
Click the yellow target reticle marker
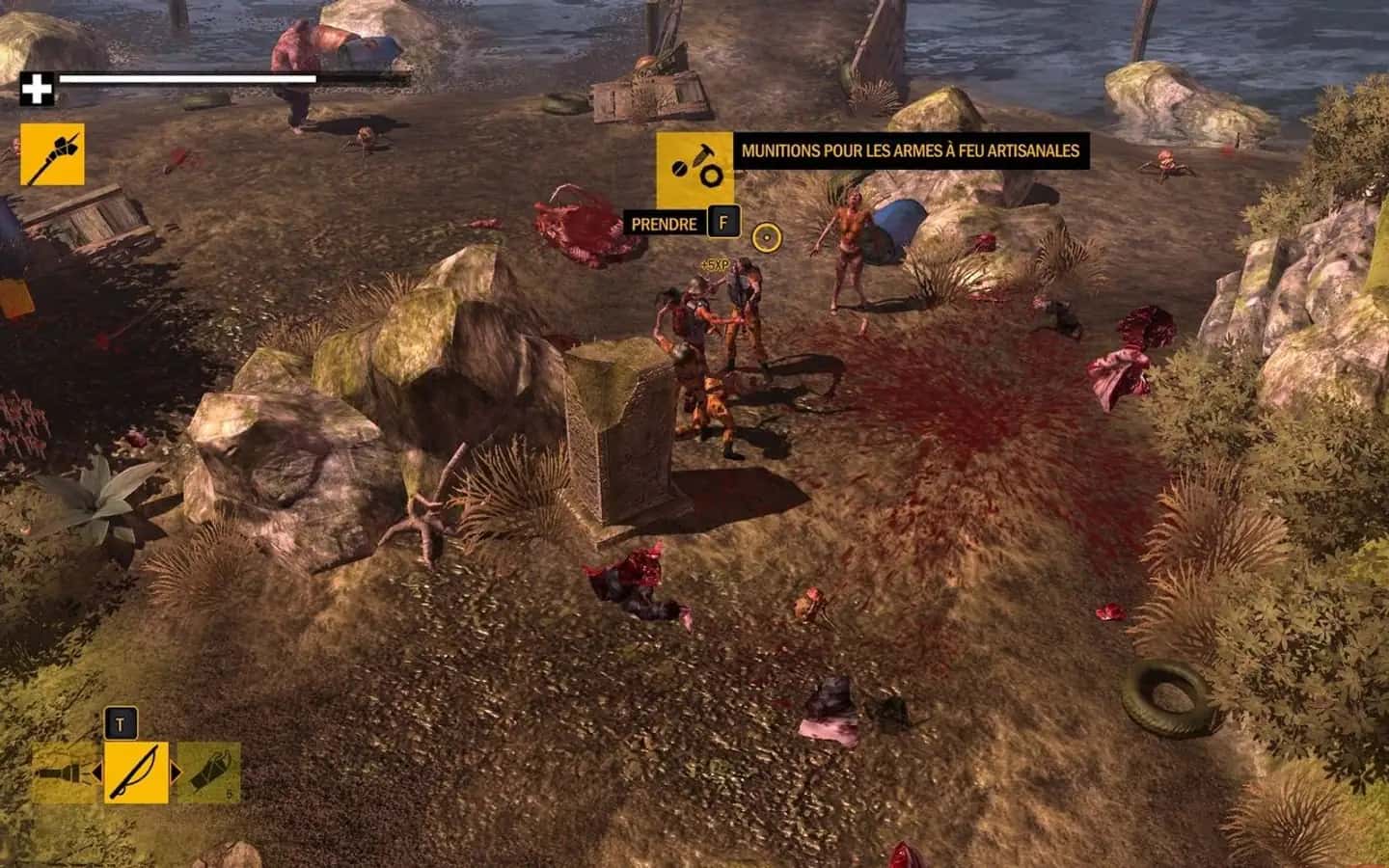click(766, 239)
